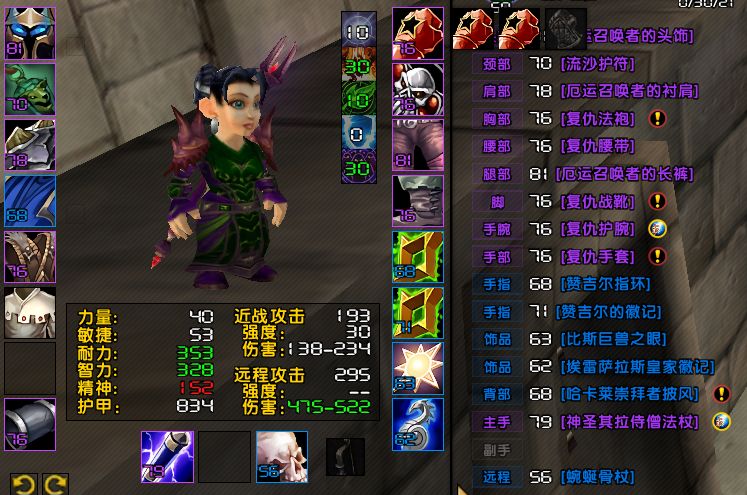Click the blue cloak back slot
Viewport: 747px width, 495px height.
(x=29, y=200)
